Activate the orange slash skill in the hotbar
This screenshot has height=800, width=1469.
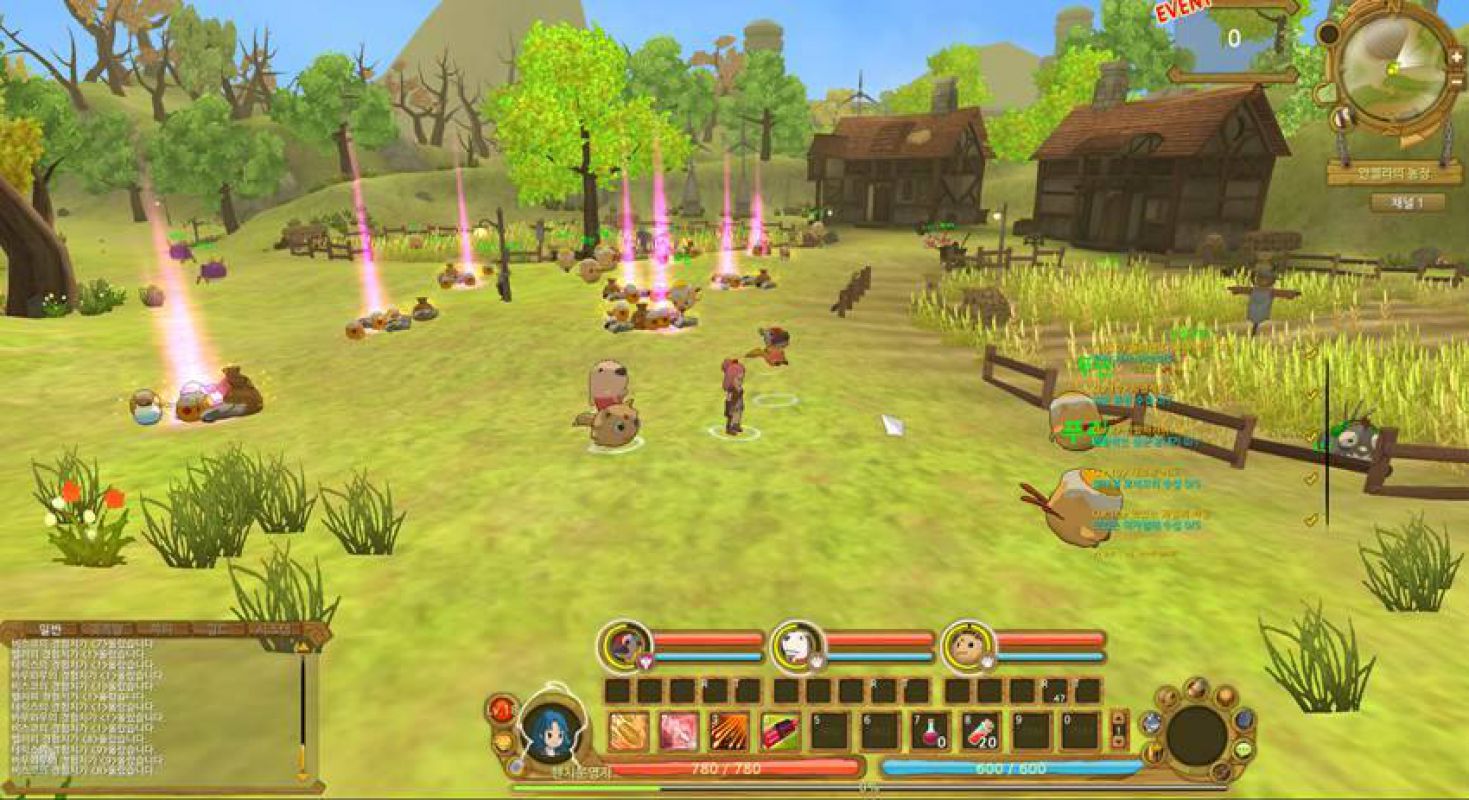[628, 731]
